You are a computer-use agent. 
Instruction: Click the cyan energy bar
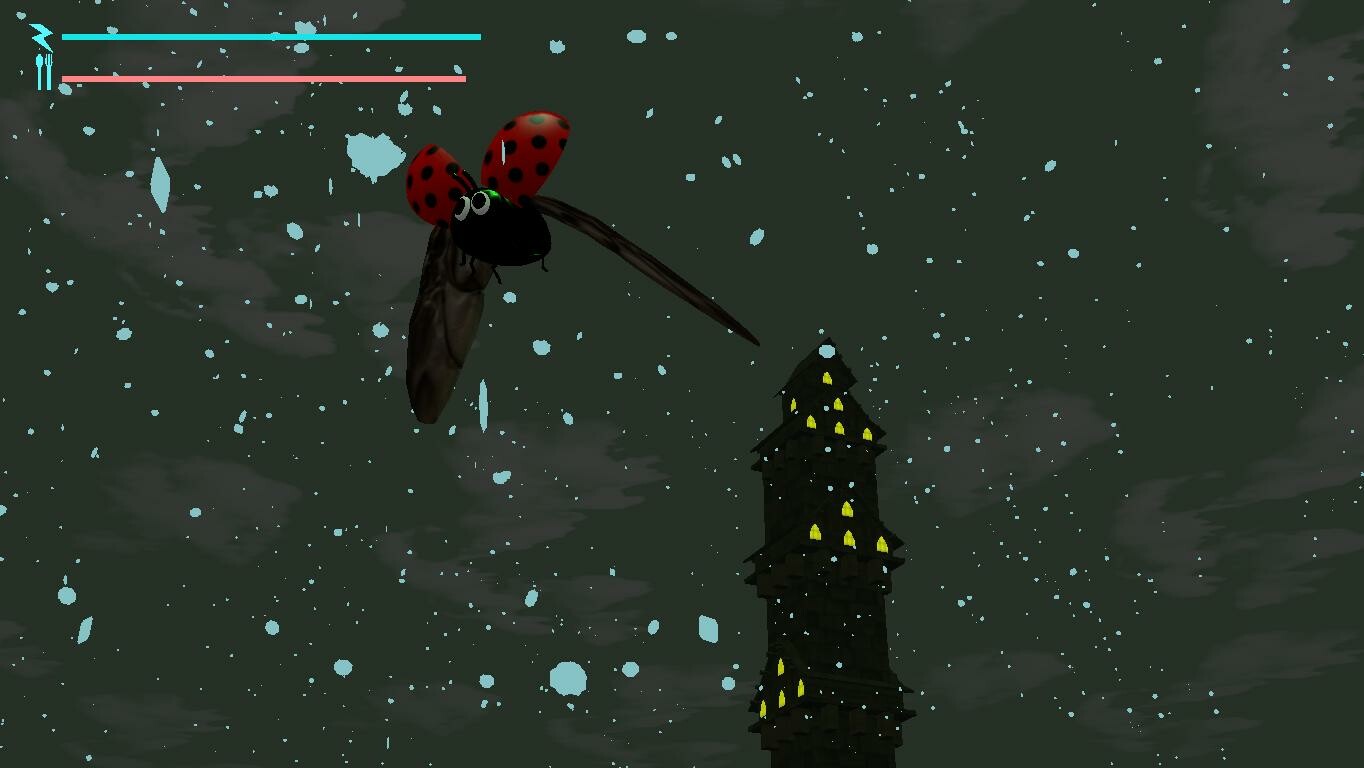tap(270, 36)
